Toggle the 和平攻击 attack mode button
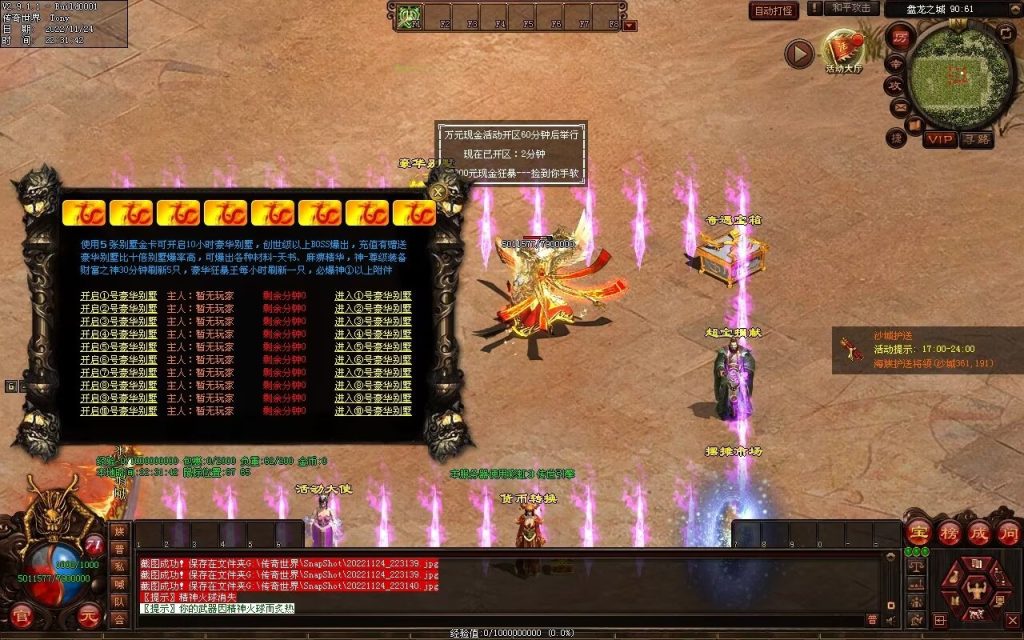The height and width of the screenshot is (640, 1024). click(853, 9)
